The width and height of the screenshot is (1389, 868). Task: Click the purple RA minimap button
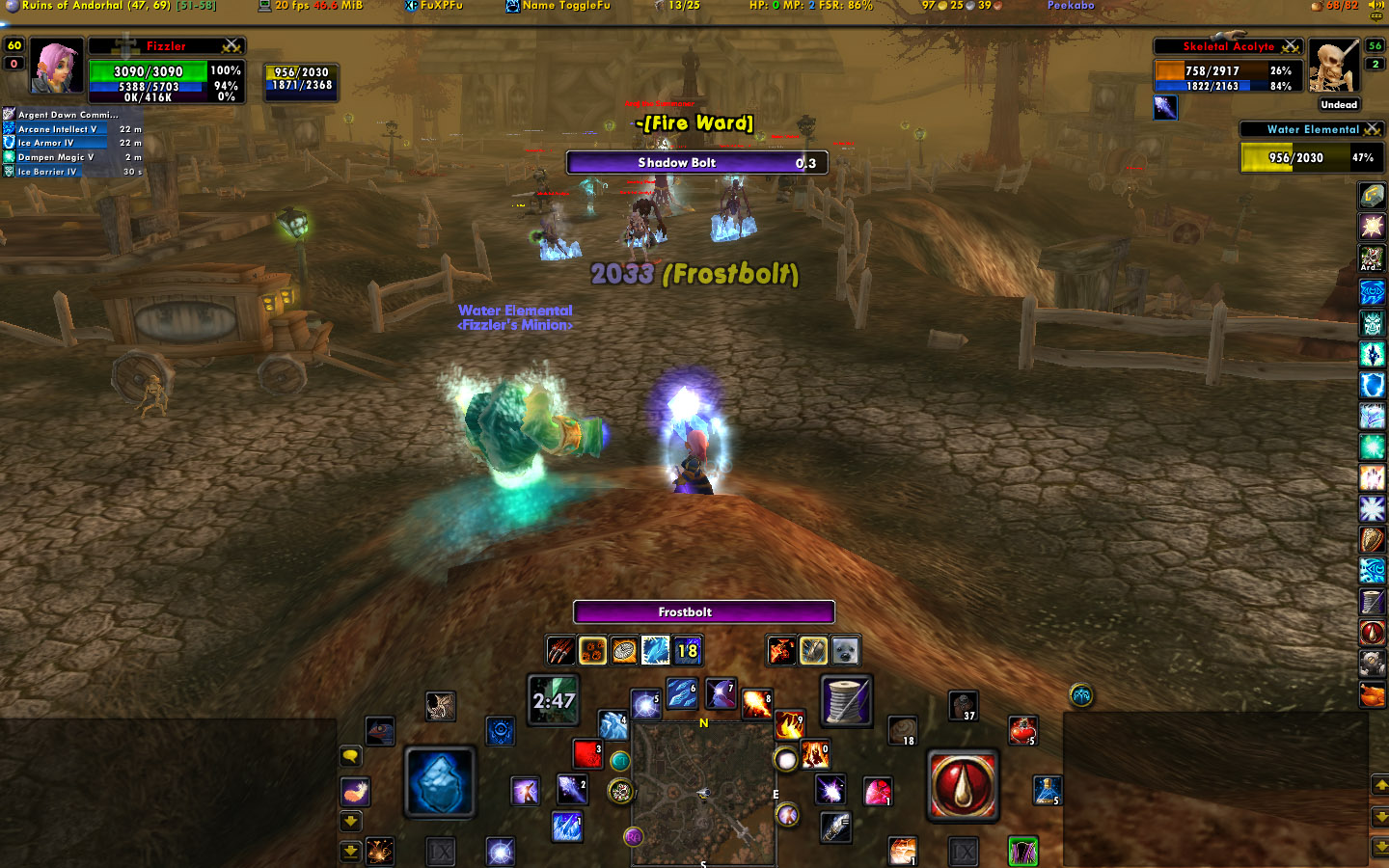pos(633,836)
